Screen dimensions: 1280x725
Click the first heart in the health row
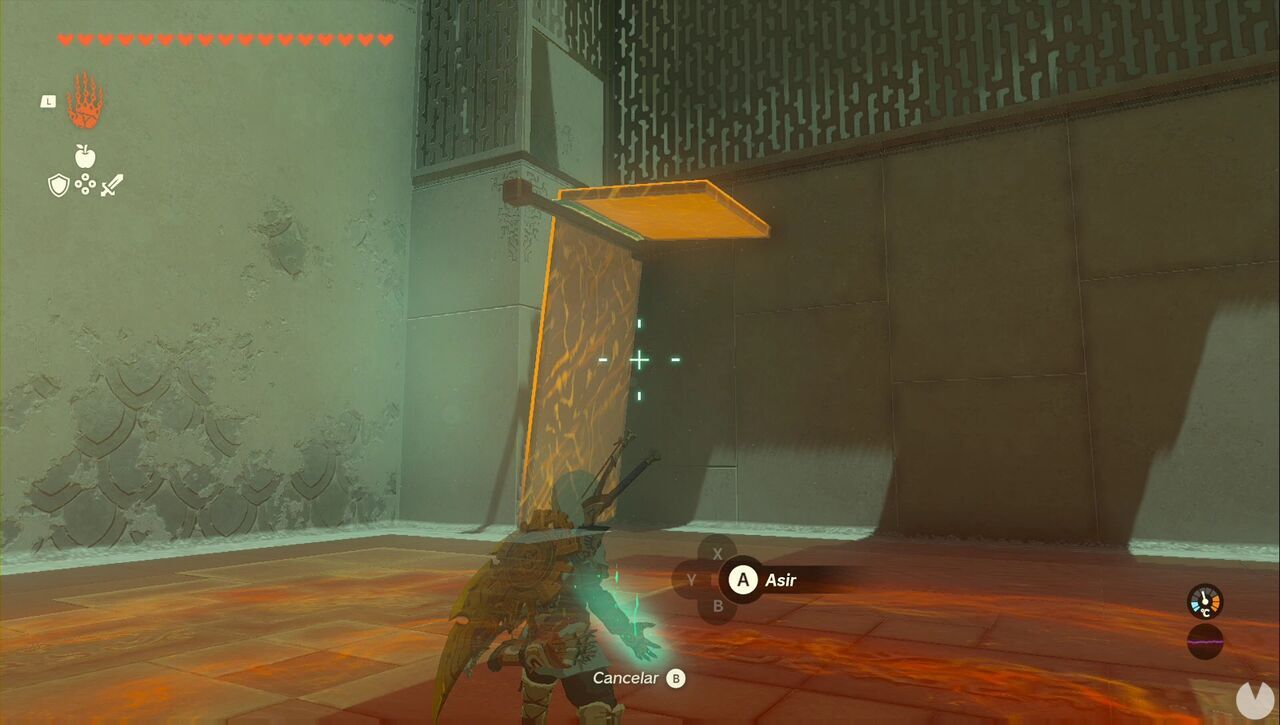tap(66, 39)
